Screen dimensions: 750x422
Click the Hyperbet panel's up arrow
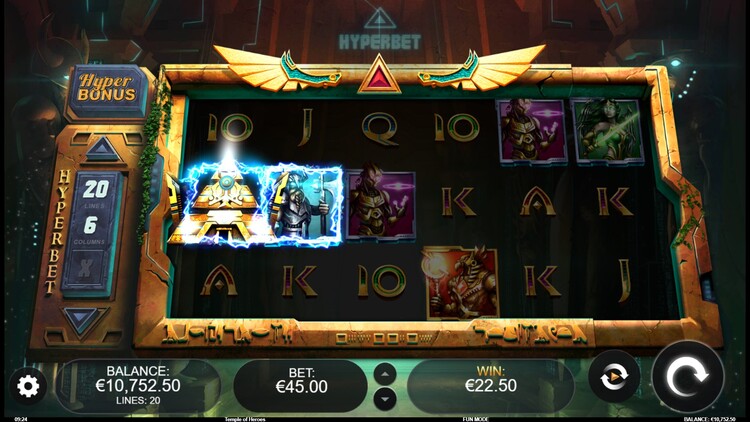click(x=103, y=150)
